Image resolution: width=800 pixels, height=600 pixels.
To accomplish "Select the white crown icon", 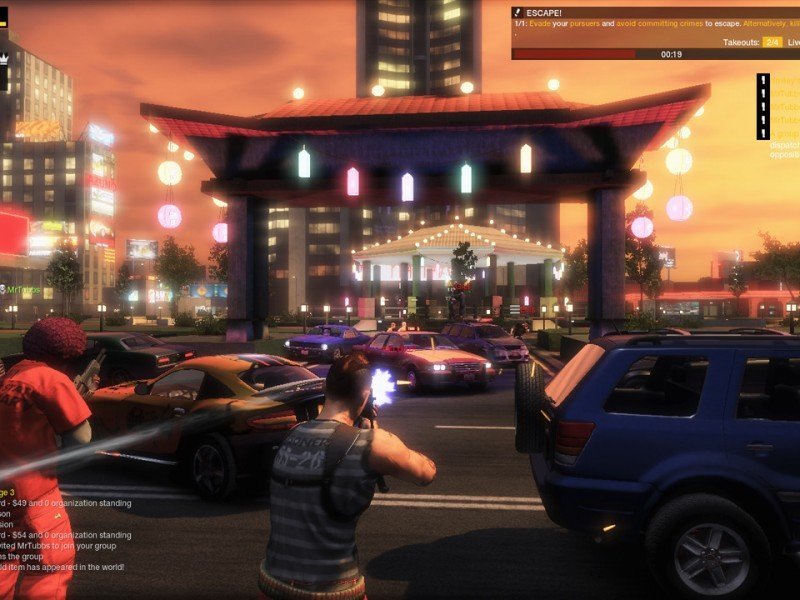I will pyautogui.click(x=3, y=60).
